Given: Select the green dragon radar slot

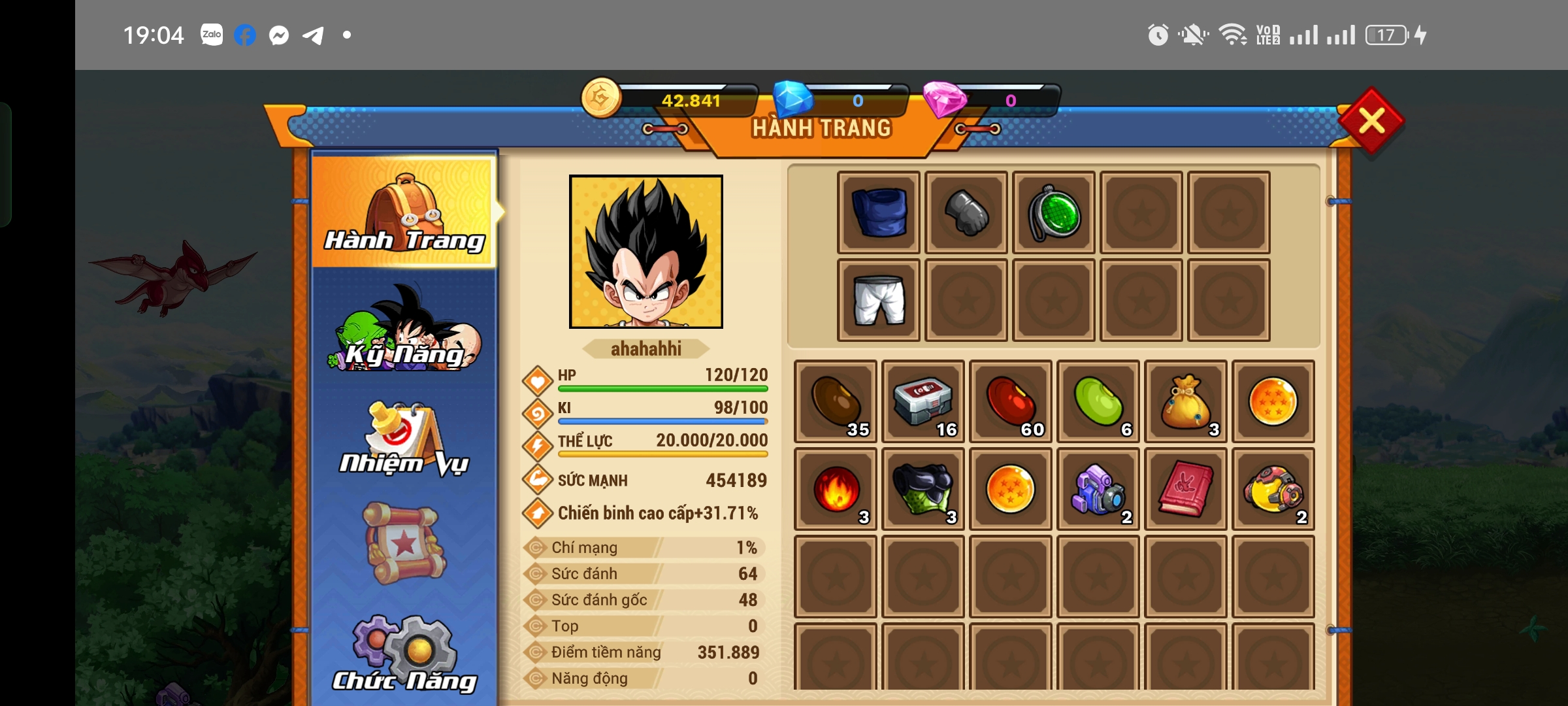Looking at the screenshot, I should [1054, 212].
